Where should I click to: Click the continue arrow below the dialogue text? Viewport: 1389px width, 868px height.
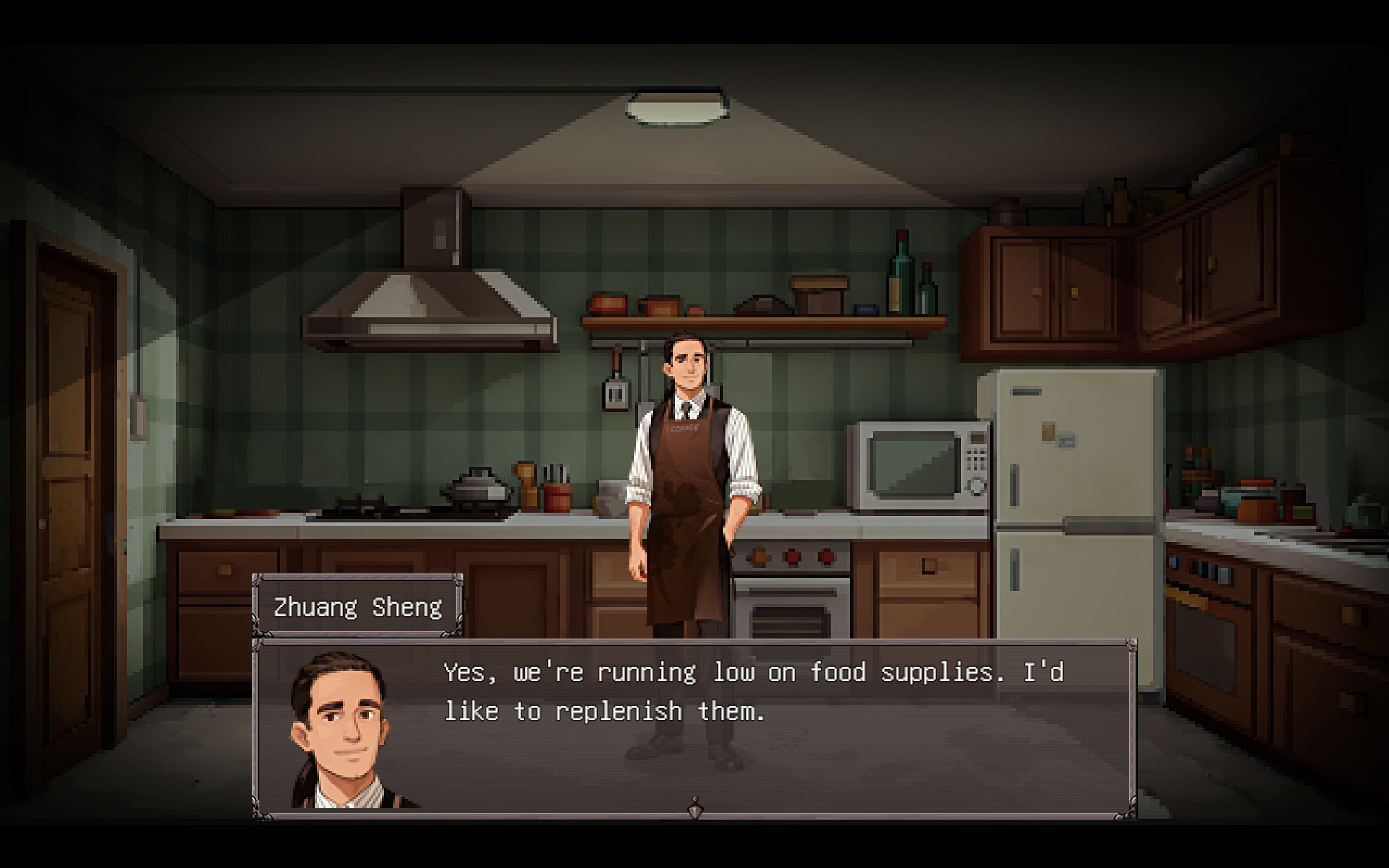point(696,803)
